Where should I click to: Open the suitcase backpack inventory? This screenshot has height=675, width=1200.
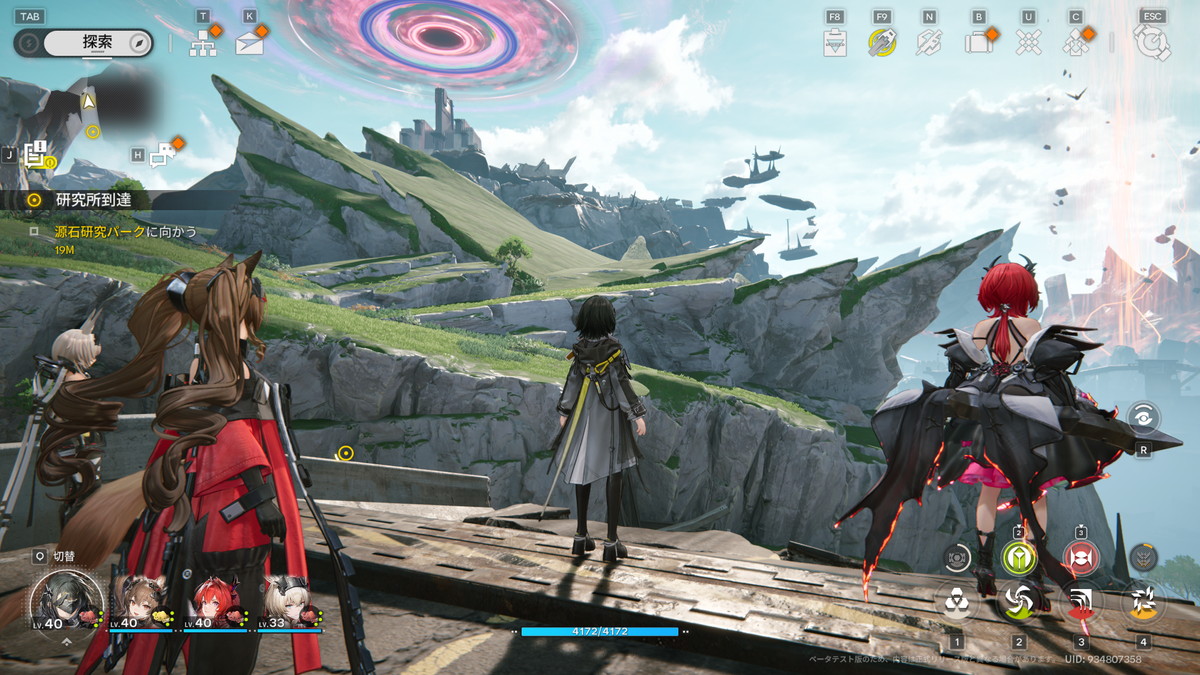click(977, 42)
